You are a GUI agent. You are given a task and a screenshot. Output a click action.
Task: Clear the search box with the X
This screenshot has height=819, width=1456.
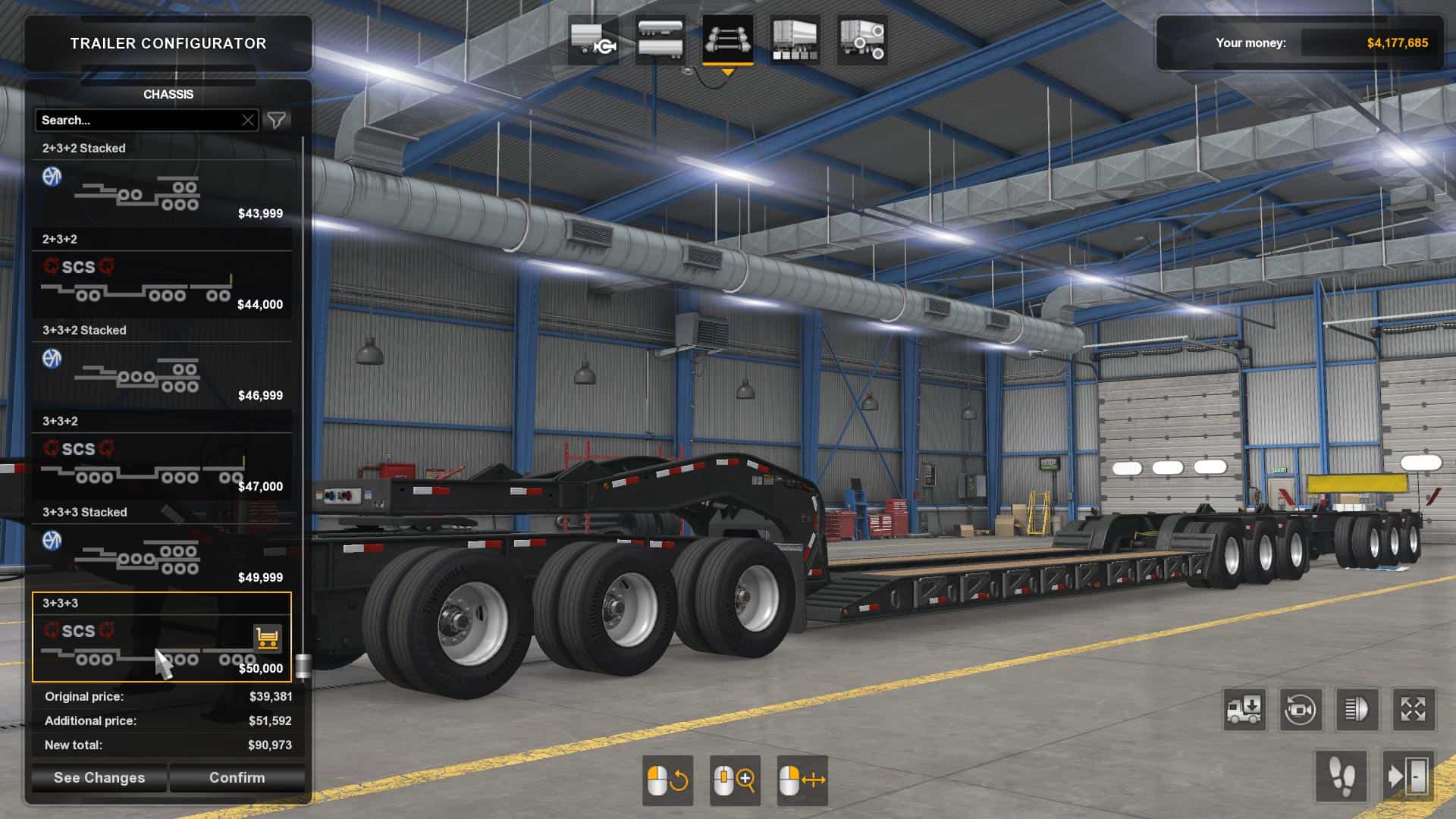tap(248, 121)
